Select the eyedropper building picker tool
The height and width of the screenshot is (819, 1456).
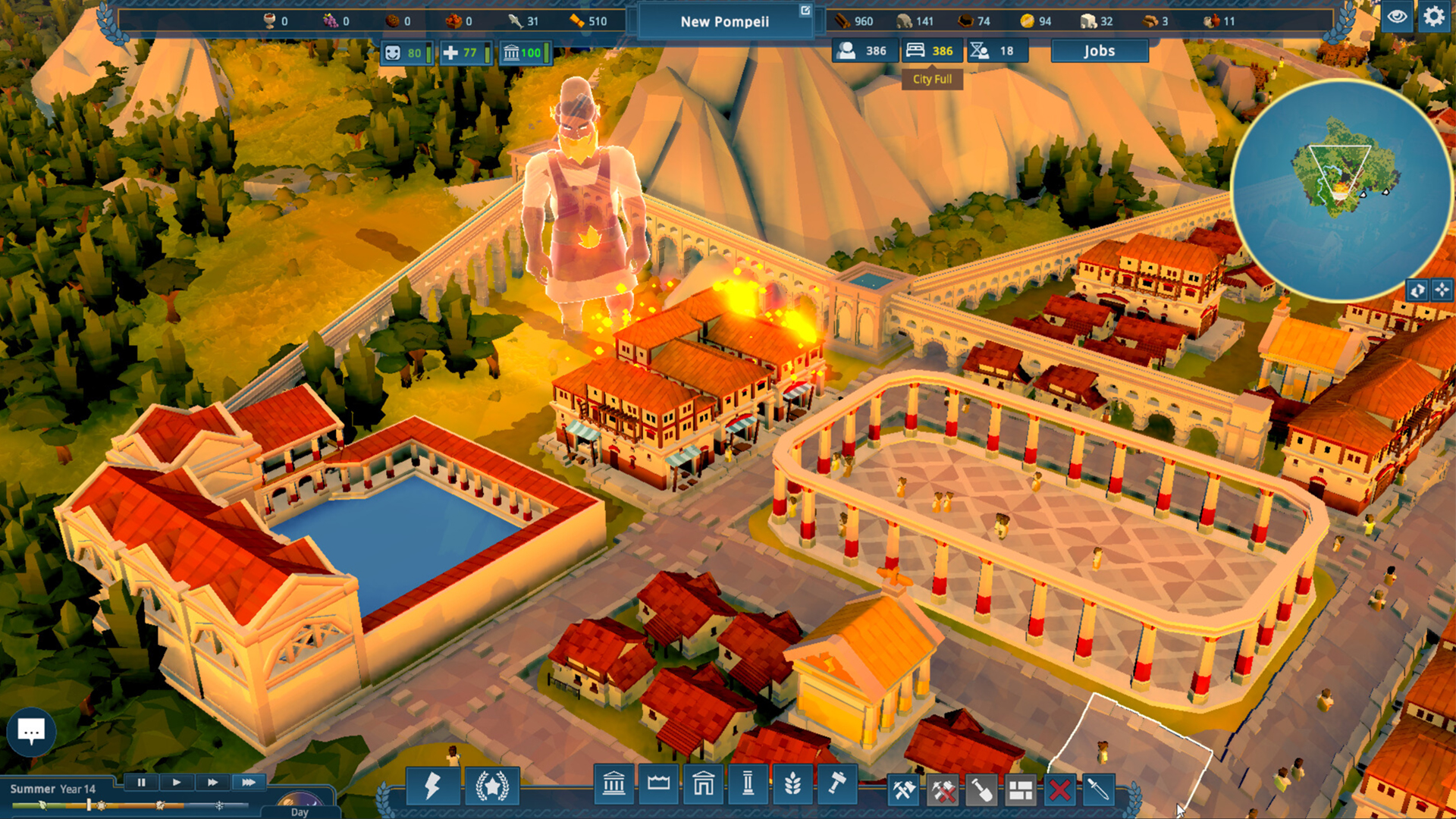pos(1098,789)
